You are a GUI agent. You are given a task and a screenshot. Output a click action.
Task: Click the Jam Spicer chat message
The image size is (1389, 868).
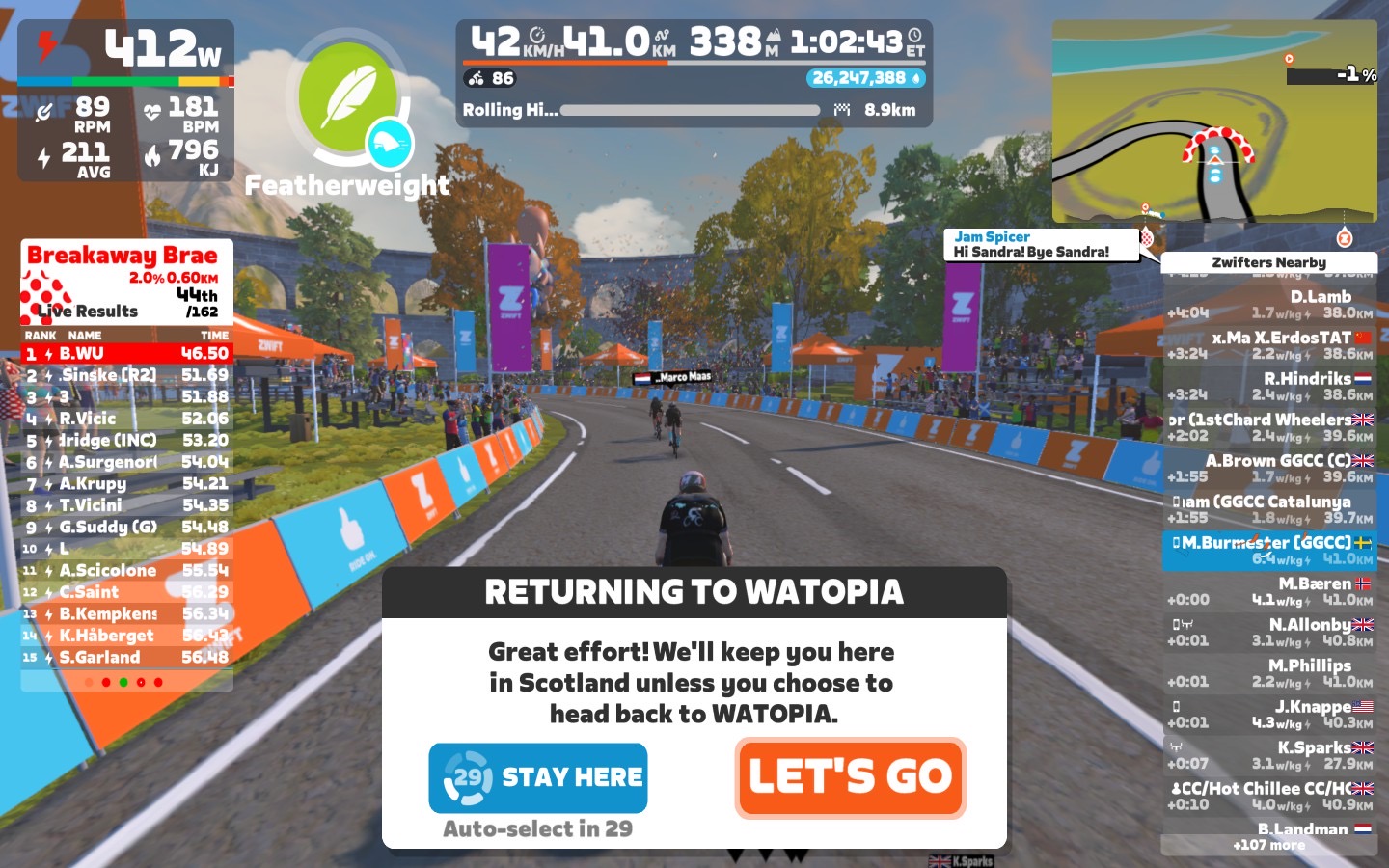pyautogui.click(x=1040, y=244)
